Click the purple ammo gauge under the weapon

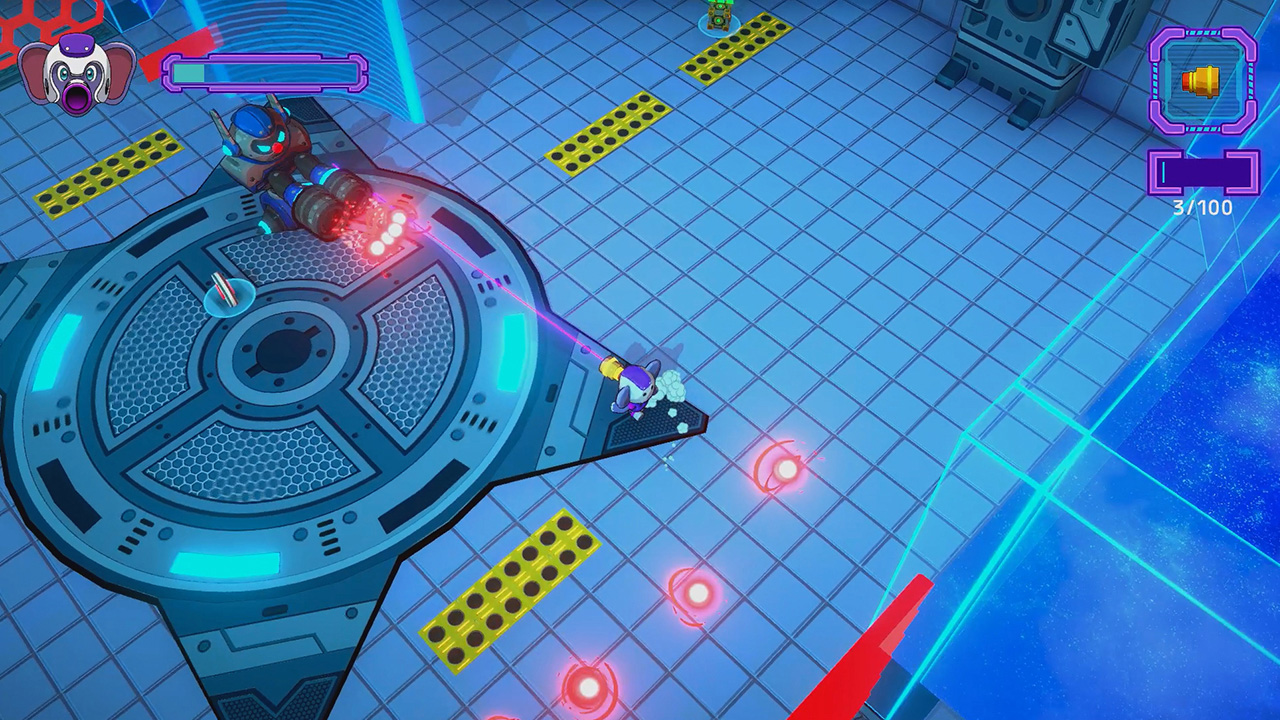(1205, 172)
